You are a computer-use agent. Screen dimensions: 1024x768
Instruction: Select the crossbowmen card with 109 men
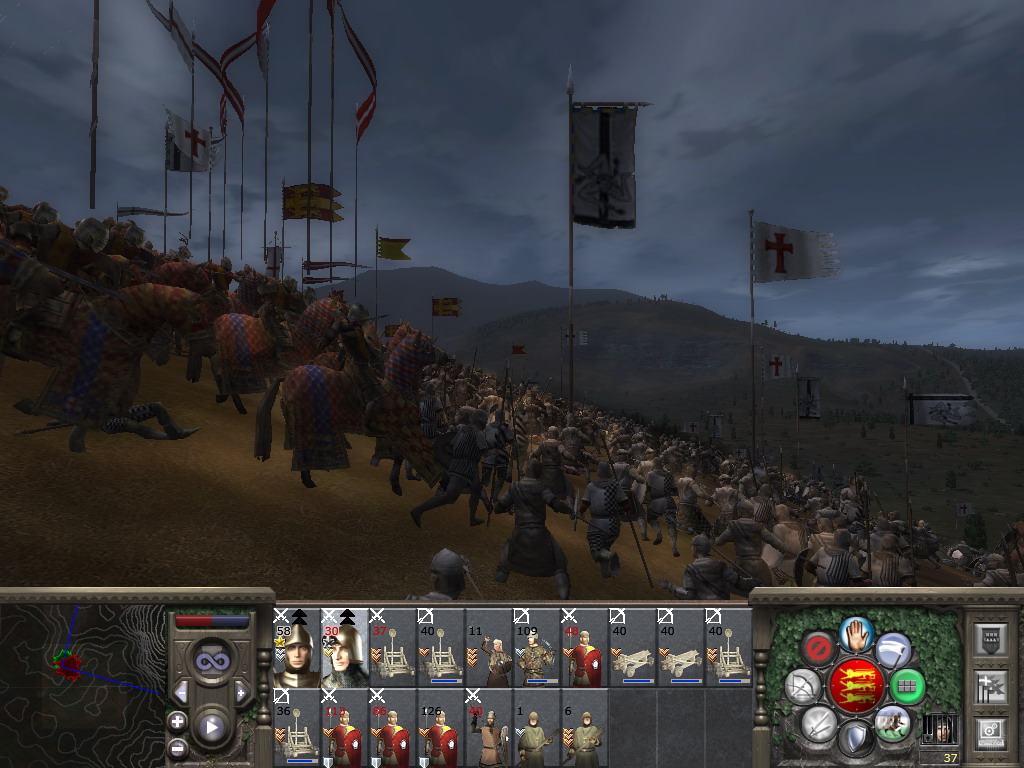(536, 648)
